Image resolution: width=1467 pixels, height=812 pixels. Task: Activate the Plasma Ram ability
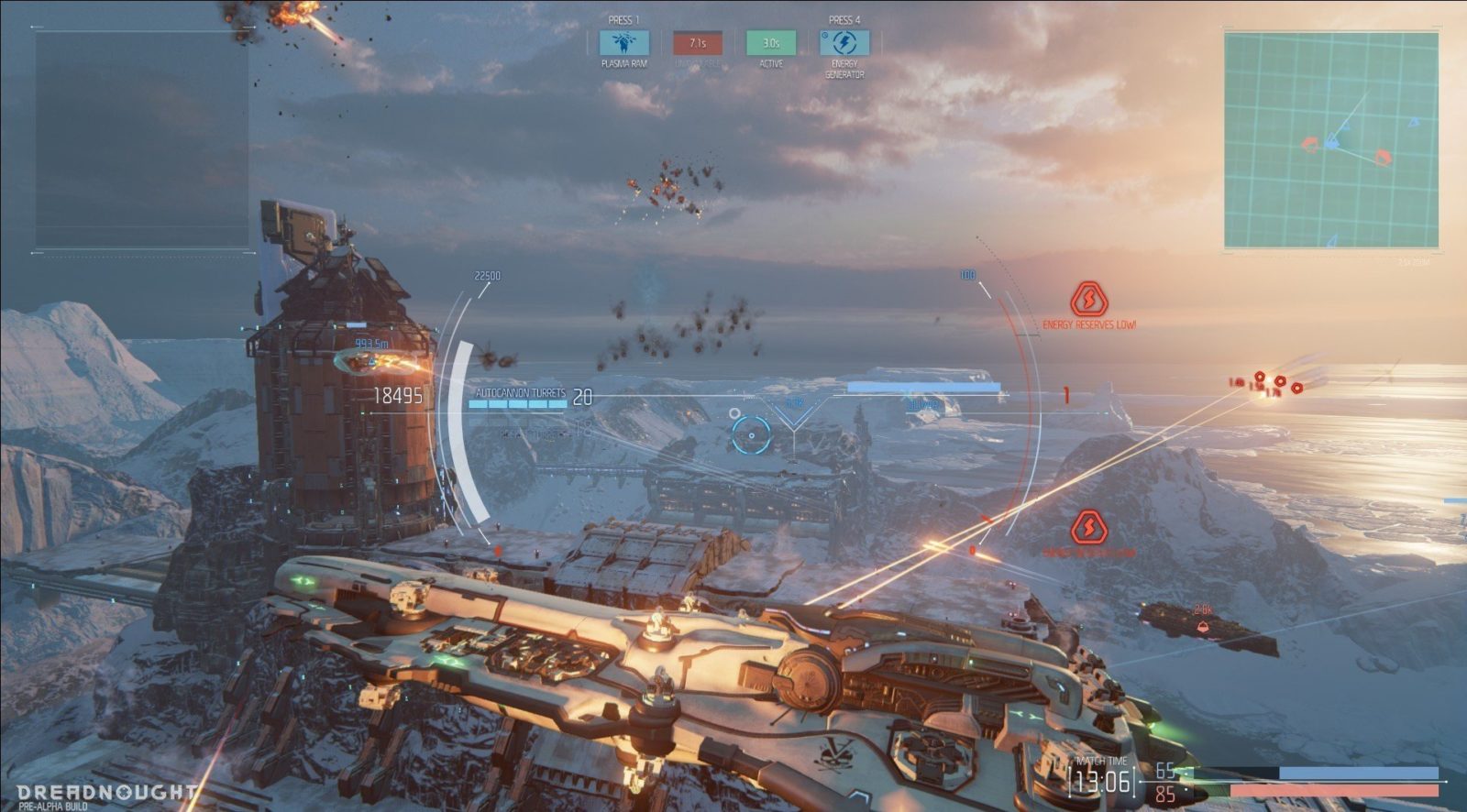(x=623, y=43)
